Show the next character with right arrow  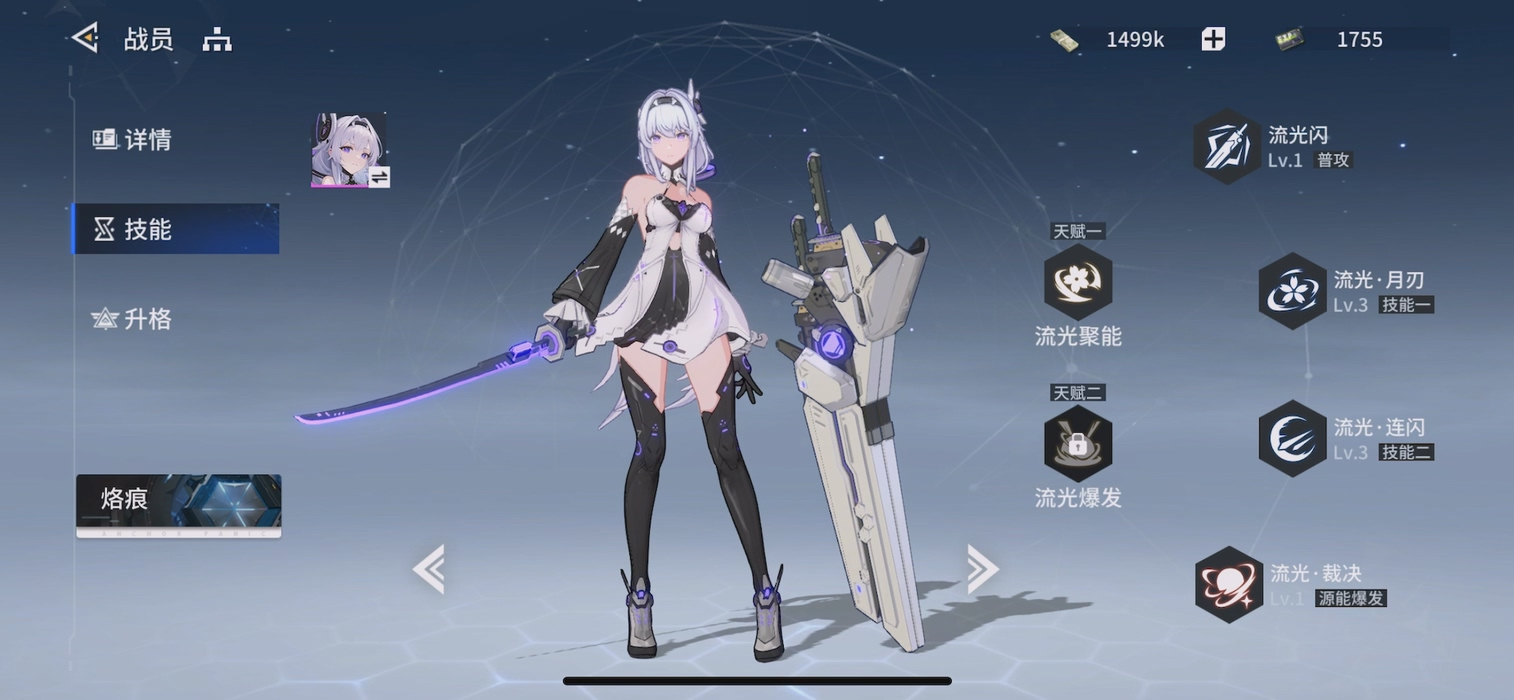[982, 569]
